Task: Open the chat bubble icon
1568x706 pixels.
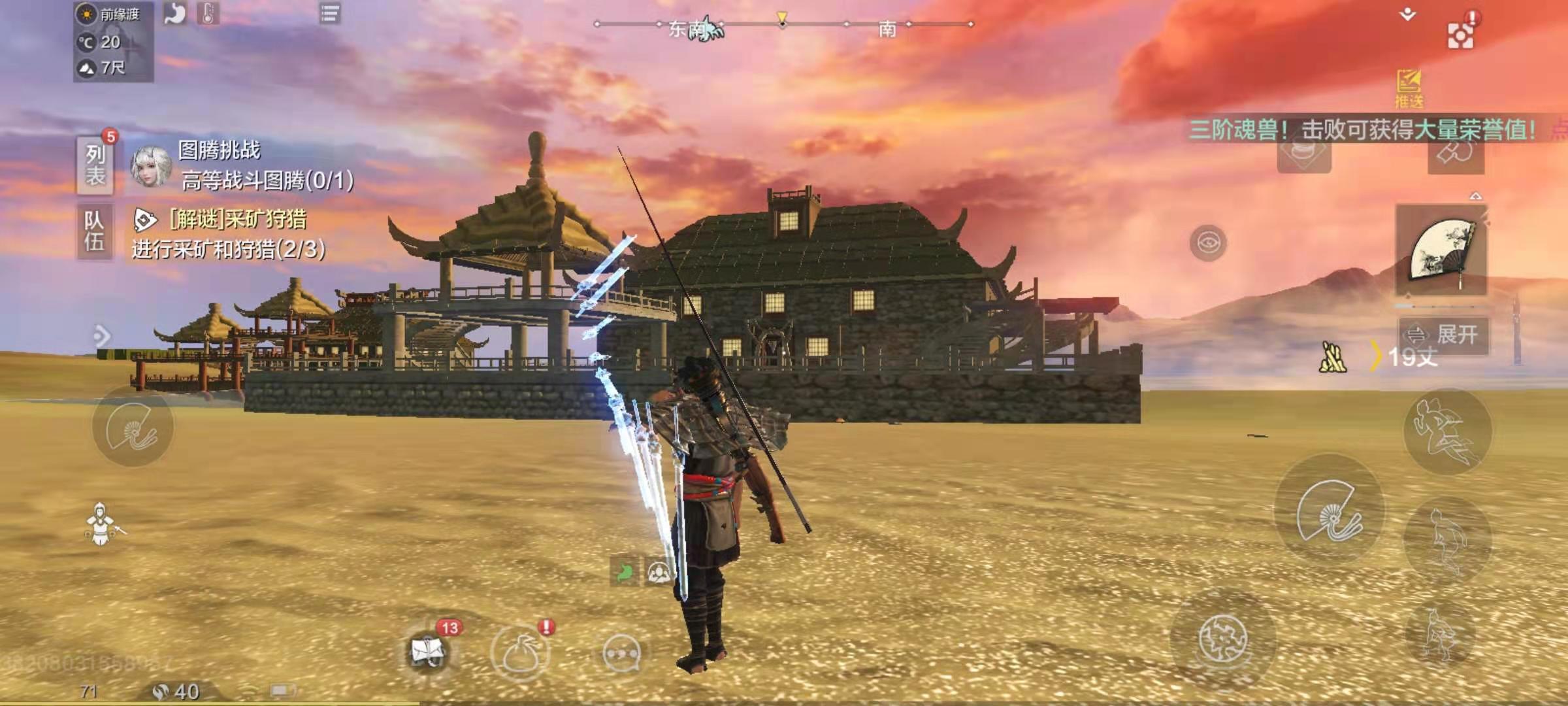Action: pyautogui.click(x=621, y=652)
